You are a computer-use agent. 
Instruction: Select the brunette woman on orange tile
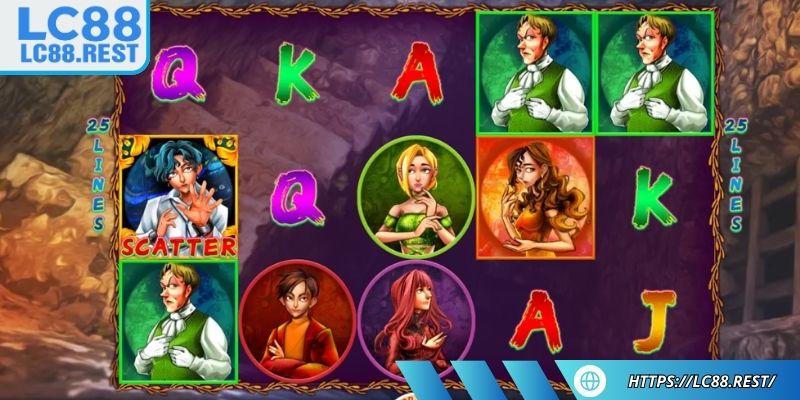(x=534, y=196)
